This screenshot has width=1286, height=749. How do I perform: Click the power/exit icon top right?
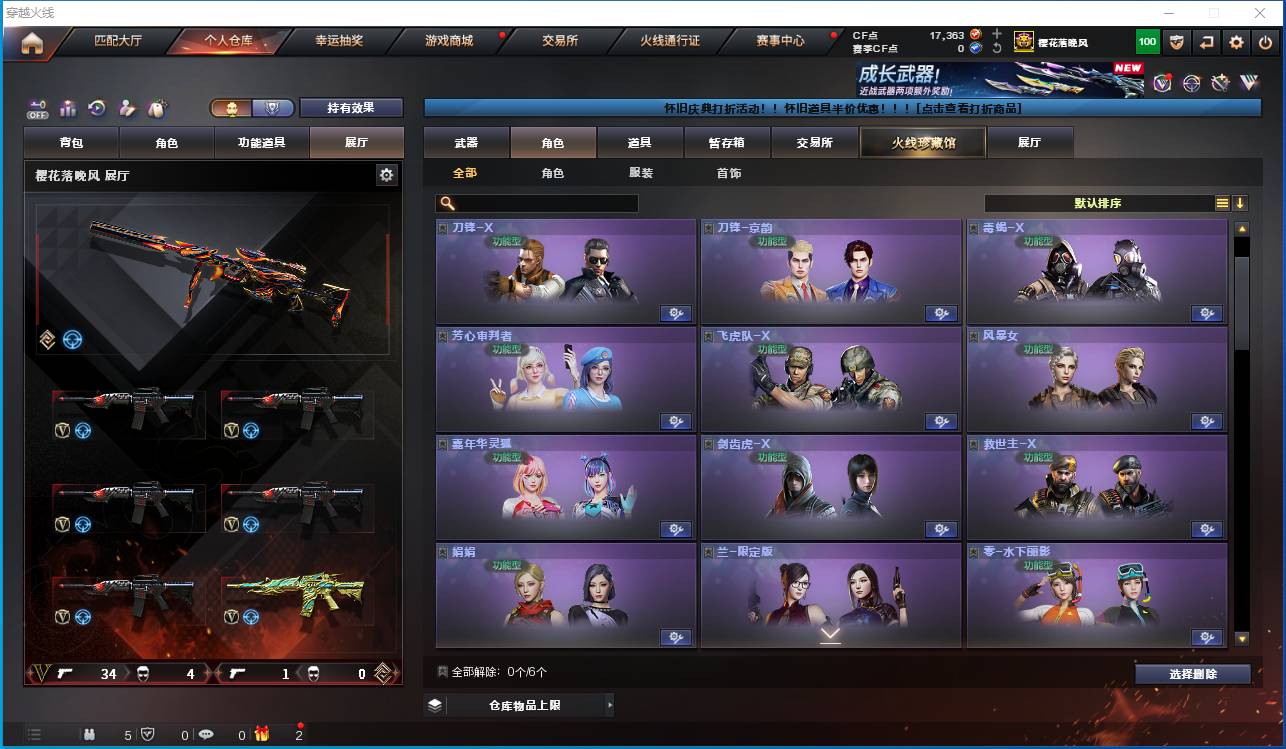coord(1263,41)
